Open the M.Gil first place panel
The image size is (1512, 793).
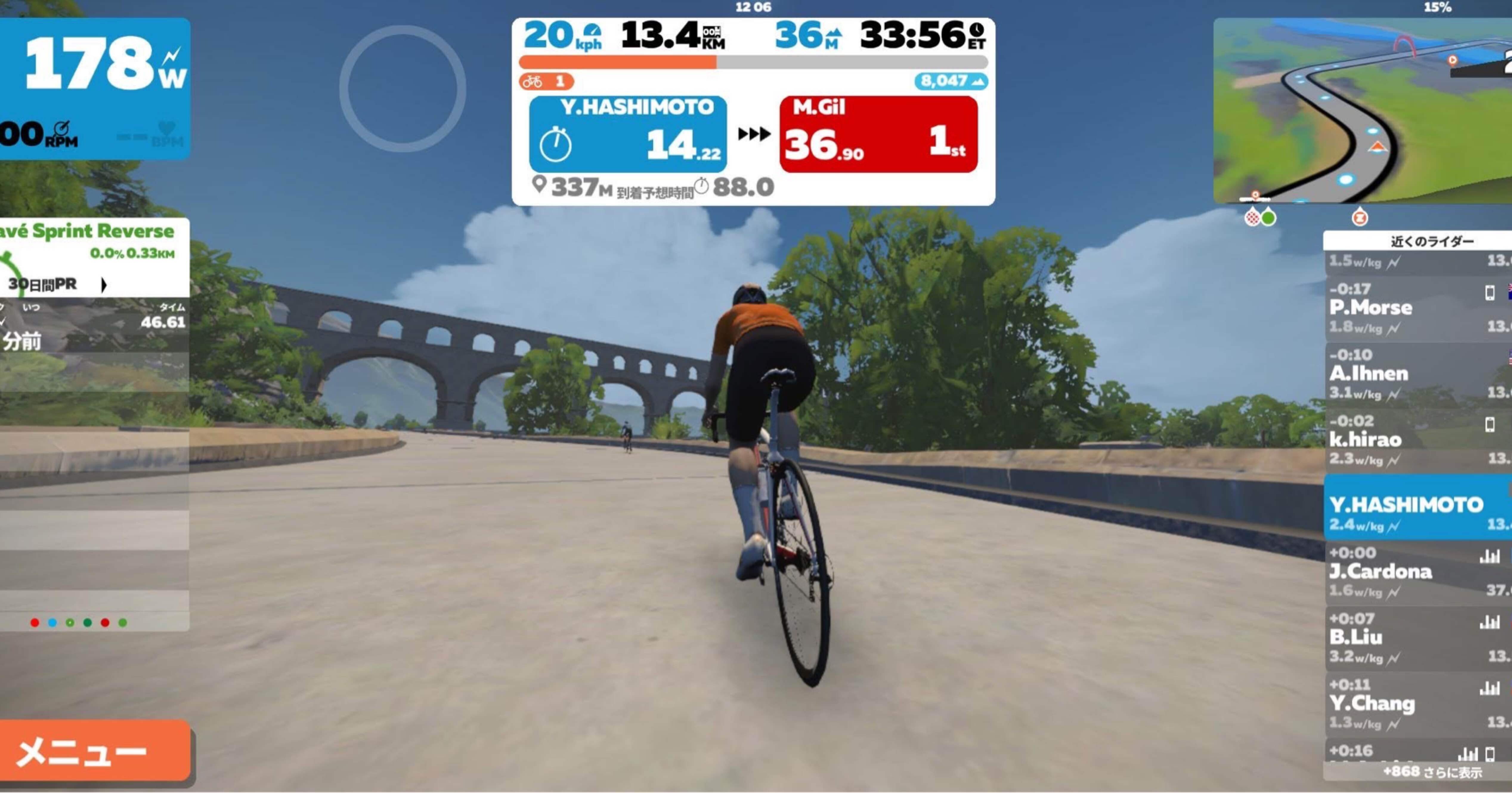pos(878,135)
